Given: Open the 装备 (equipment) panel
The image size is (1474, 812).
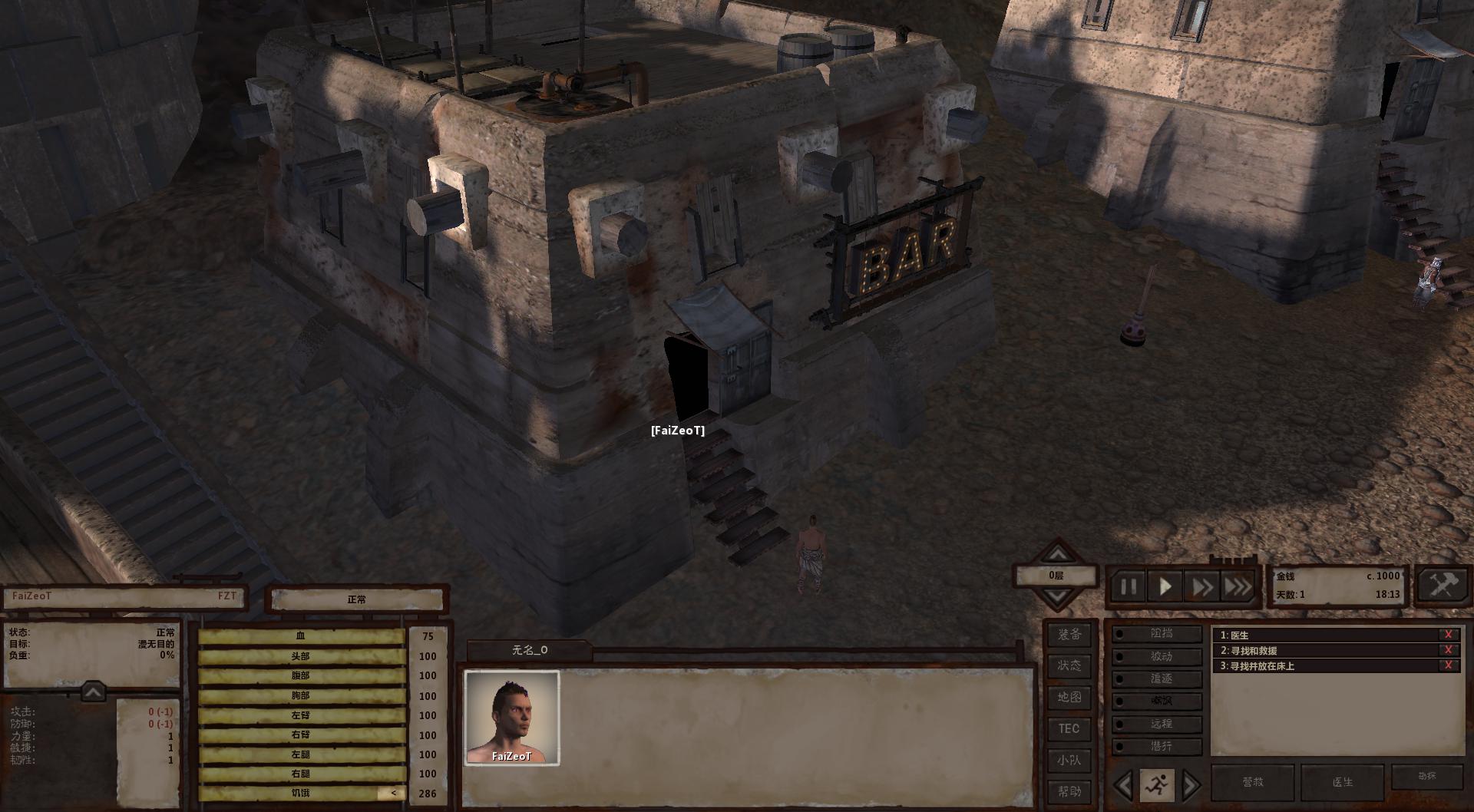Looking at the screenshot, I should (1069, 635).
